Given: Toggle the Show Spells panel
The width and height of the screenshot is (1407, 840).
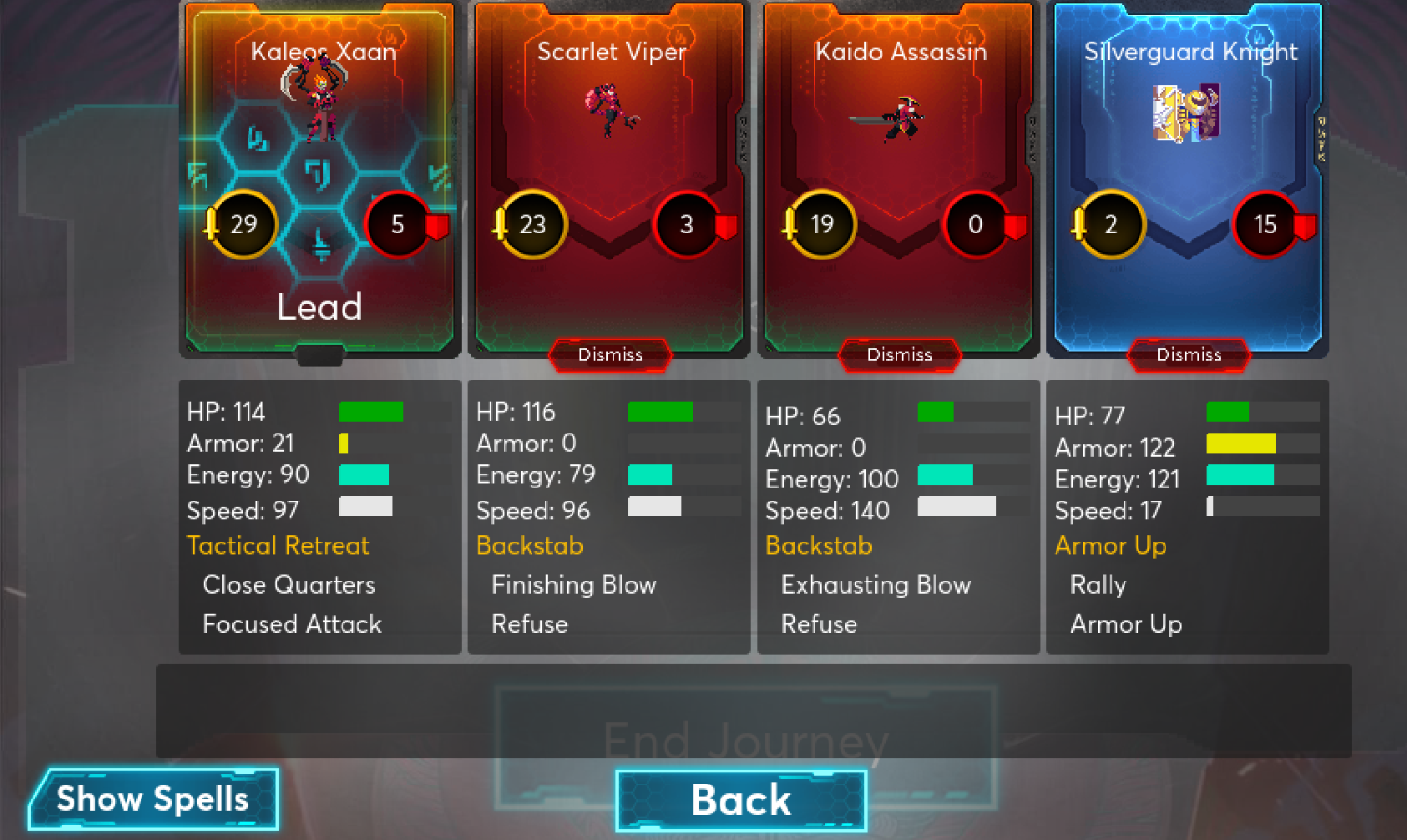Looking at the screenshot, I should (x=151, y=799).
